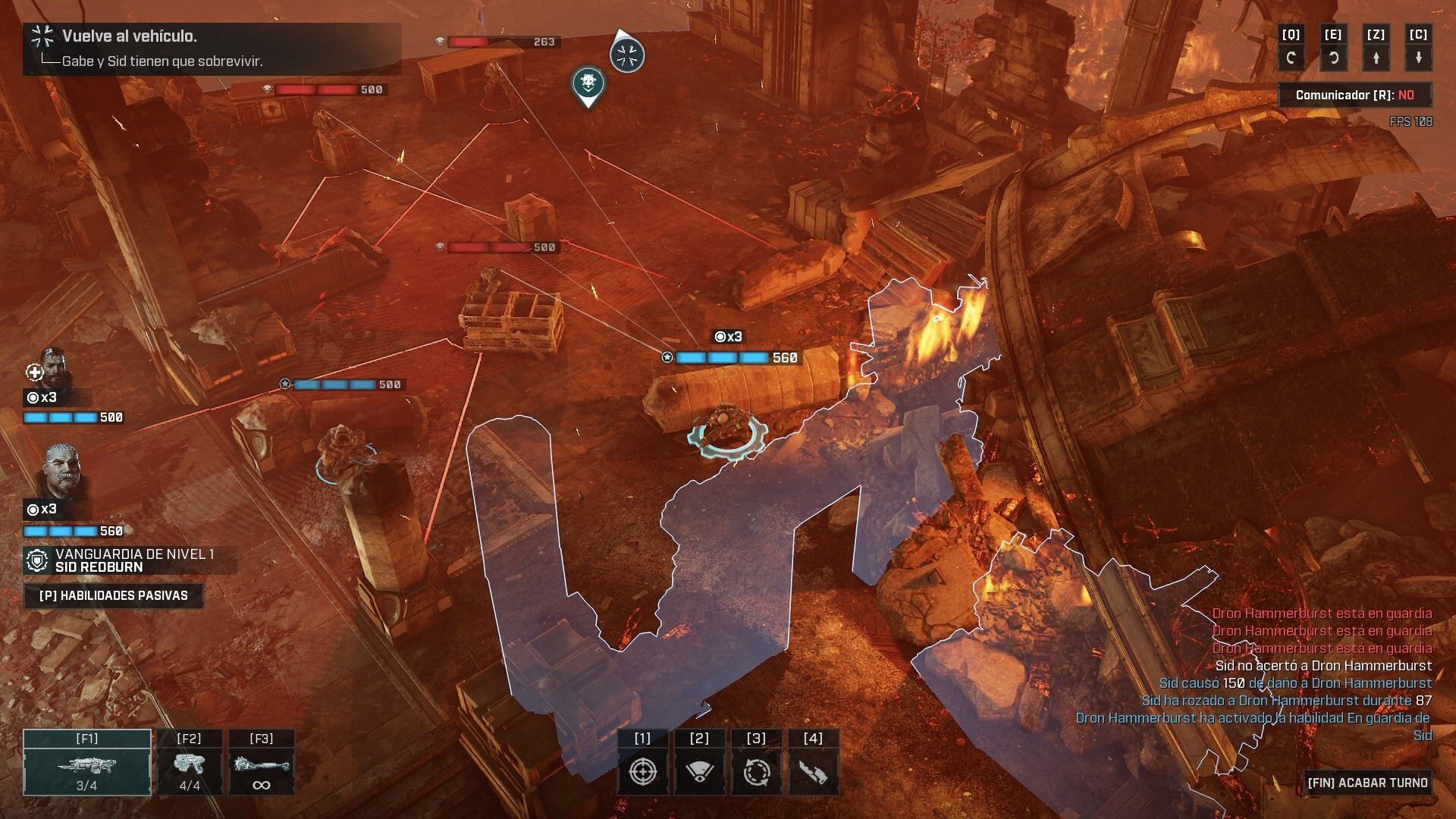Screen dimensions: 1456x819
Task: Rotate camera with the clockwise arrow button
Action: pos(1291,57)
